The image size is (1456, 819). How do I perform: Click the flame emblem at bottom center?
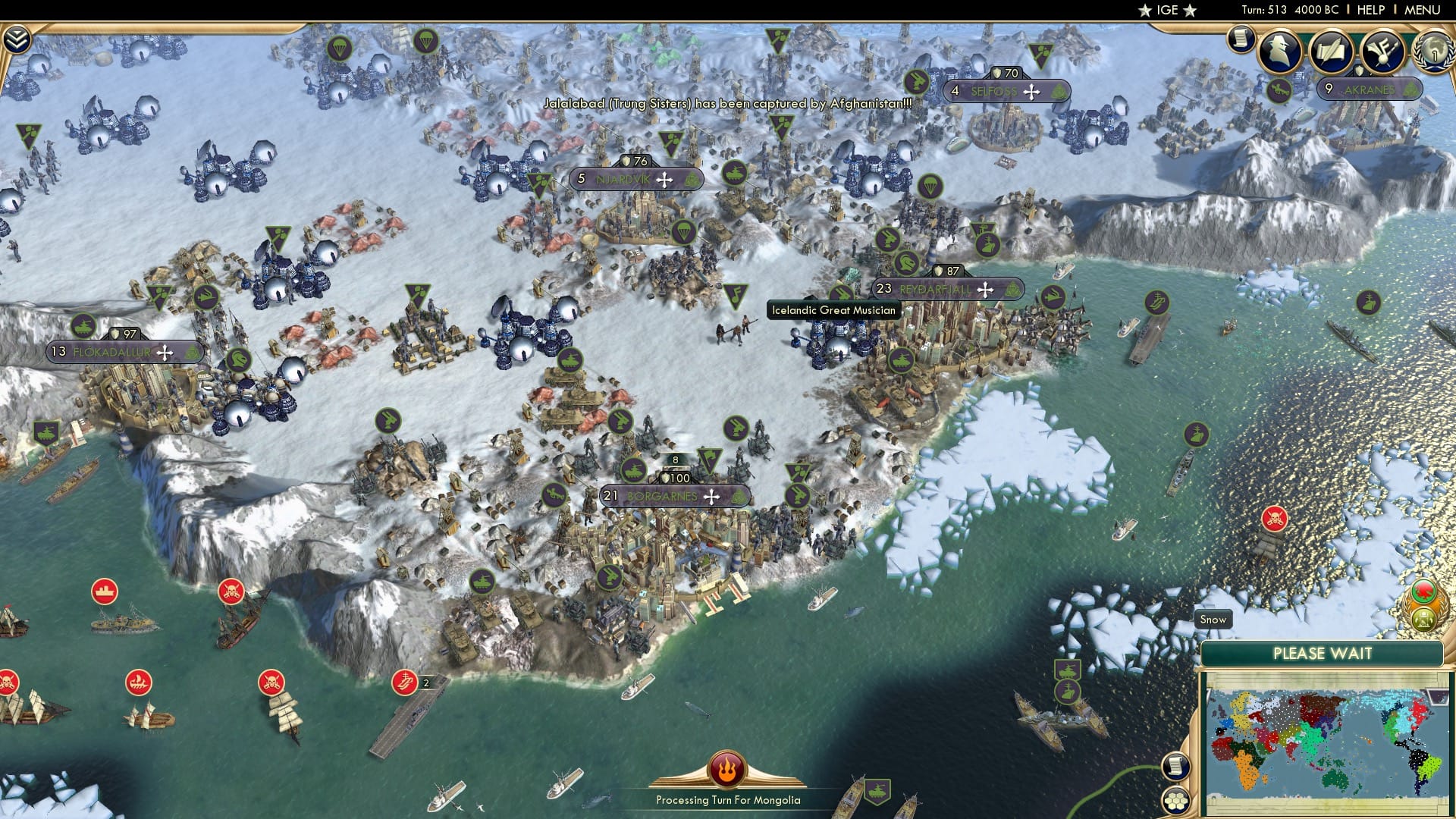(x=726, y=769)
